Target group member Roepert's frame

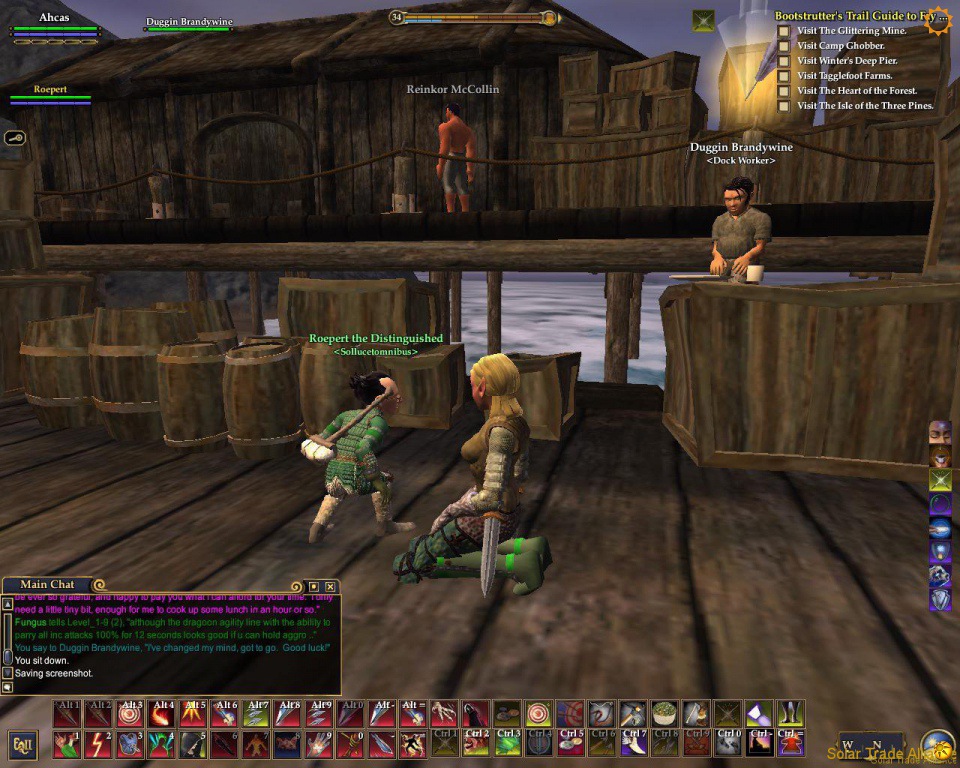pos(50,95)
